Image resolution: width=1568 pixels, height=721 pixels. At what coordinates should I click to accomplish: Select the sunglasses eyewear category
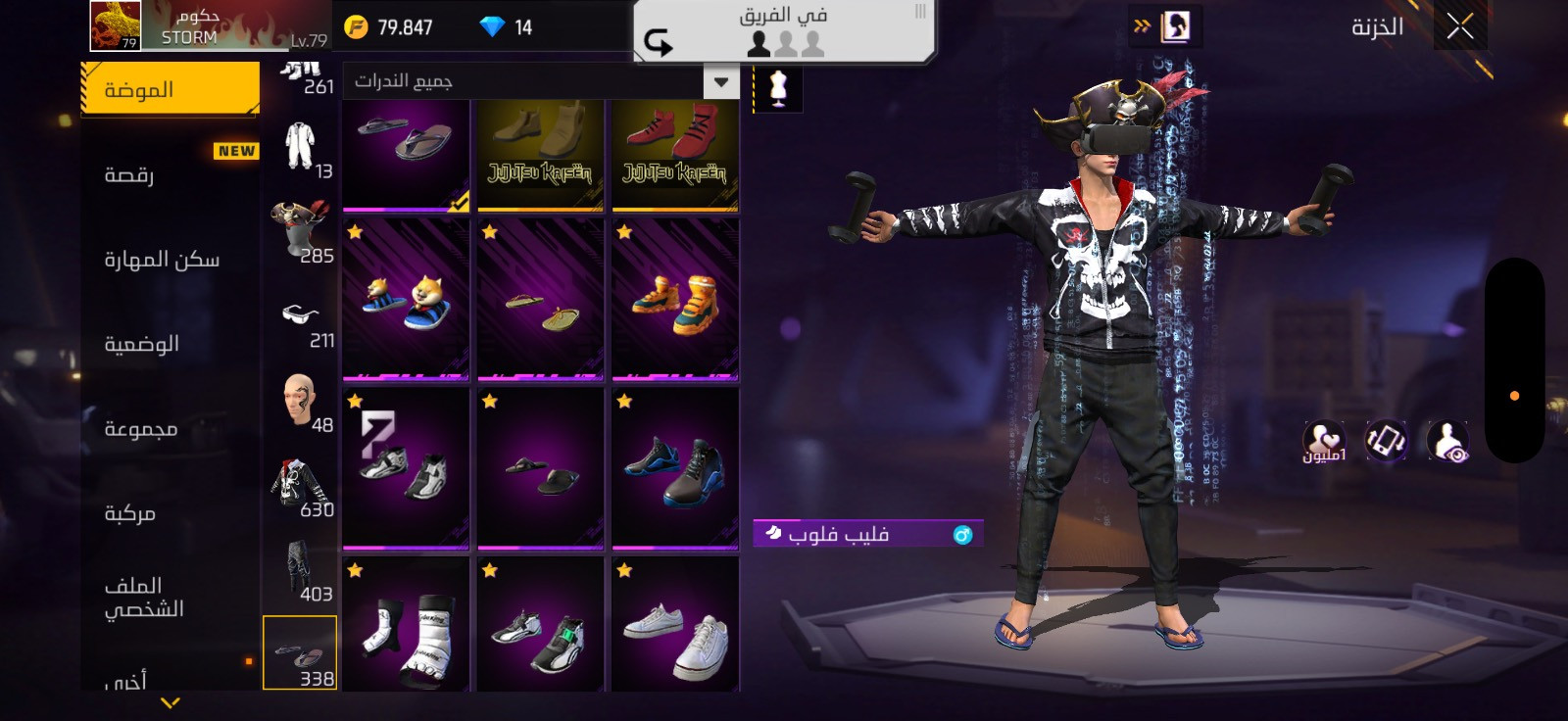pos(301,317)
